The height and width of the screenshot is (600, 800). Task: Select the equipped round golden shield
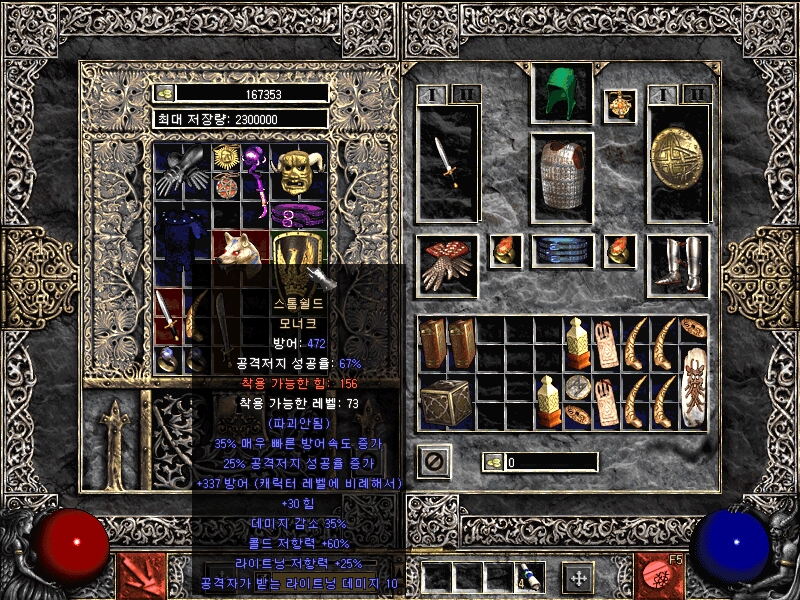678,161
